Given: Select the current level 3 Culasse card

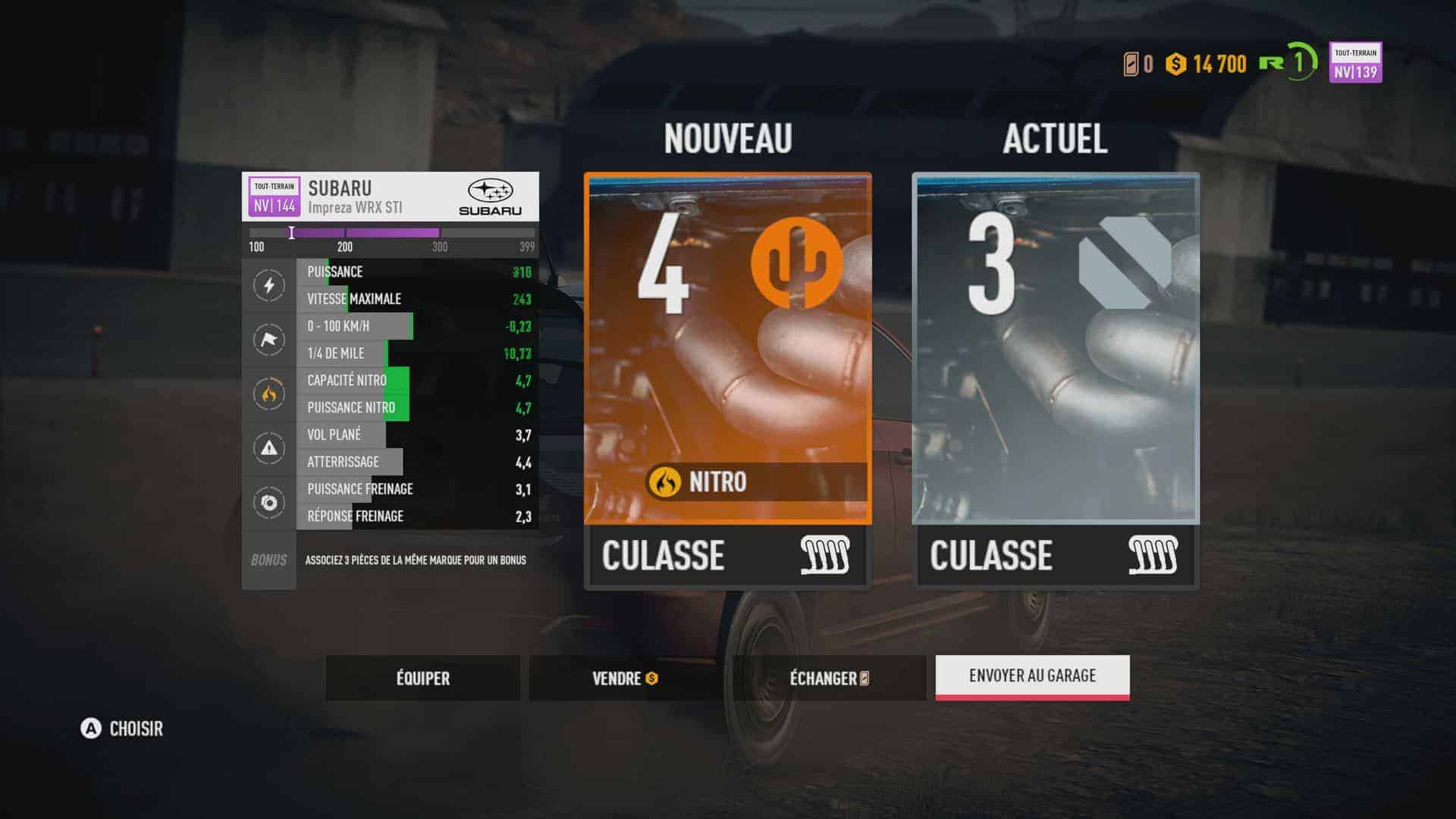Looking at the screenshot, I should (1056, 379).
